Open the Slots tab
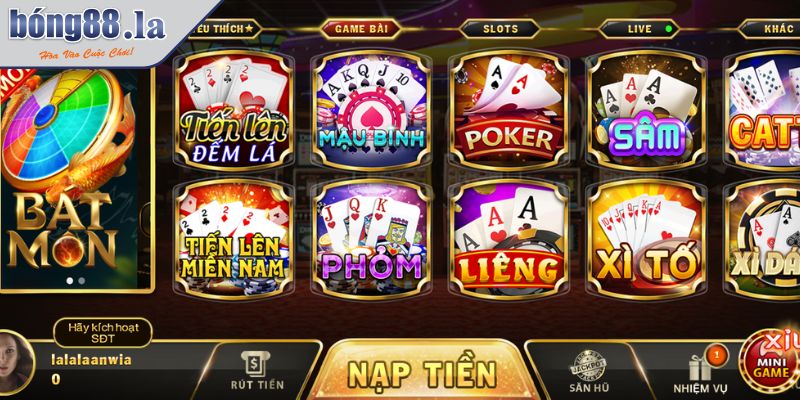This screenshot has width=800, height=400. click(x=501, y=29)
